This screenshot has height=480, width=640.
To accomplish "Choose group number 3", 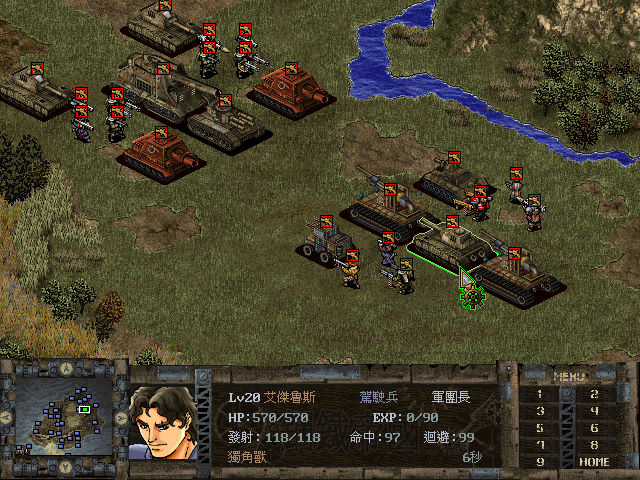I will pos(541,411).
